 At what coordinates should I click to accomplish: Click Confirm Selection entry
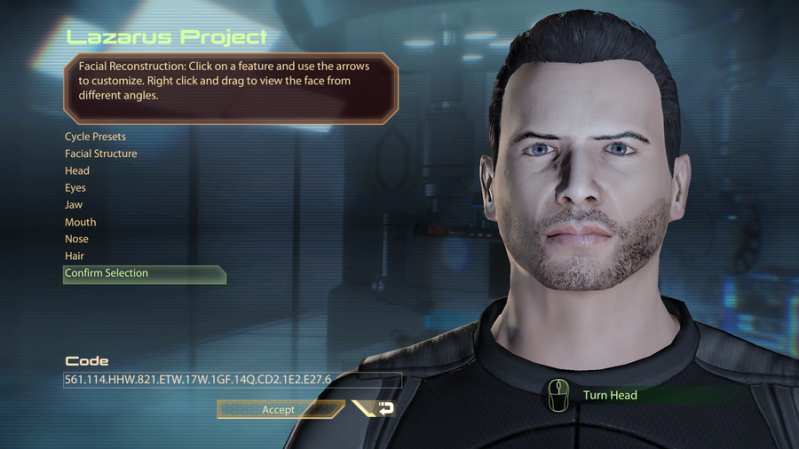106,273
